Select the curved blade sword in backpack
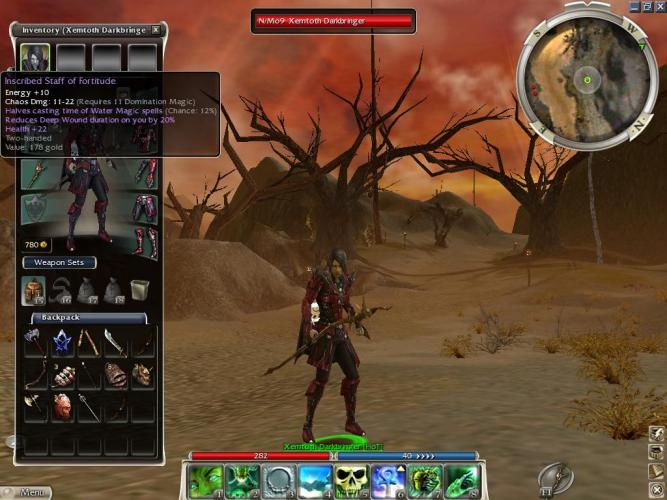 click(x=115, y=343)
